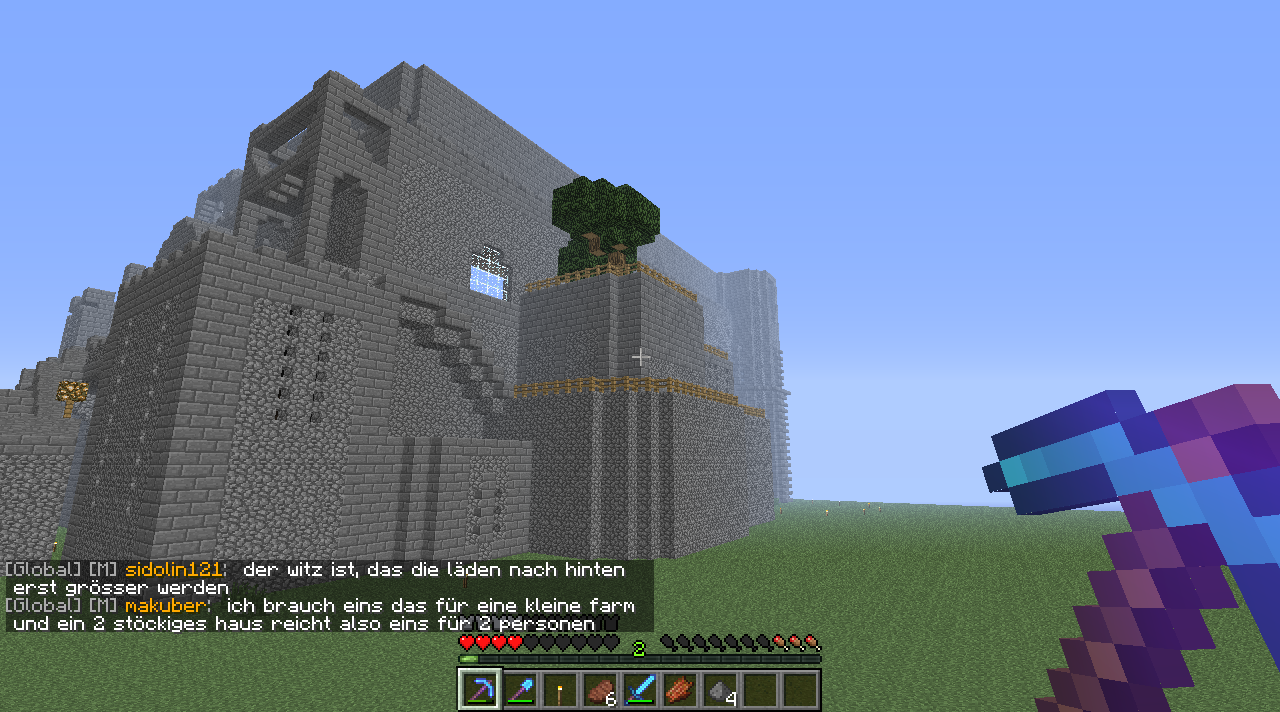Select the stack of six brown food items
The image size is (1280, 712).
click(x=600, y=690)
